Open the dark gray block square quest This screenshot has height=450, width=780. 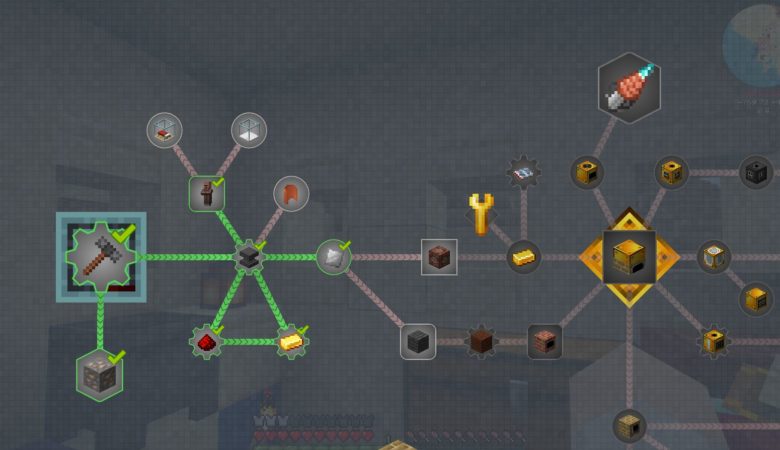[418, 341]
